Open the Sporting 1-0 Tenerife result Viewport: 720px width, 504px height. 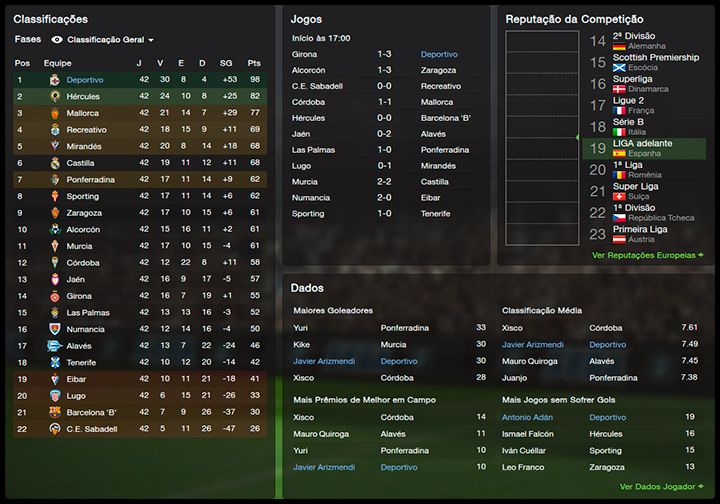pos(383,214)
